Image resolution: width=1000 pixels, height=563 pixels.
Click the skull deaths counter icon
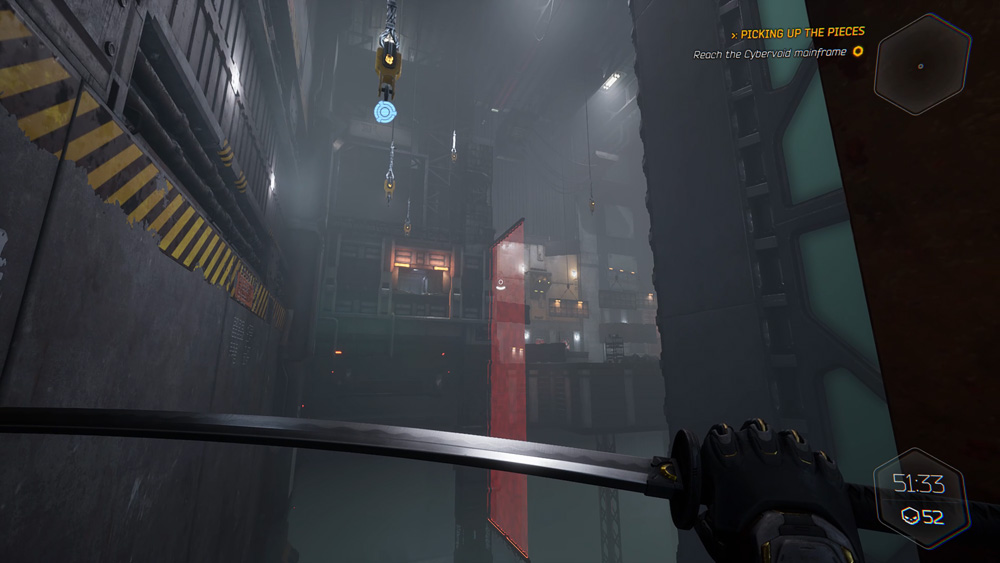tap(910, 516)
